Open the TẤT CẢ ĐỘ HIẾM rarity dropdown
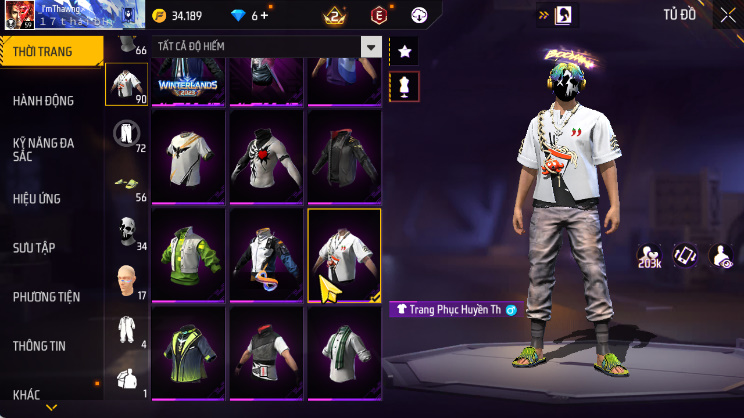 click(x=267, y=47)
